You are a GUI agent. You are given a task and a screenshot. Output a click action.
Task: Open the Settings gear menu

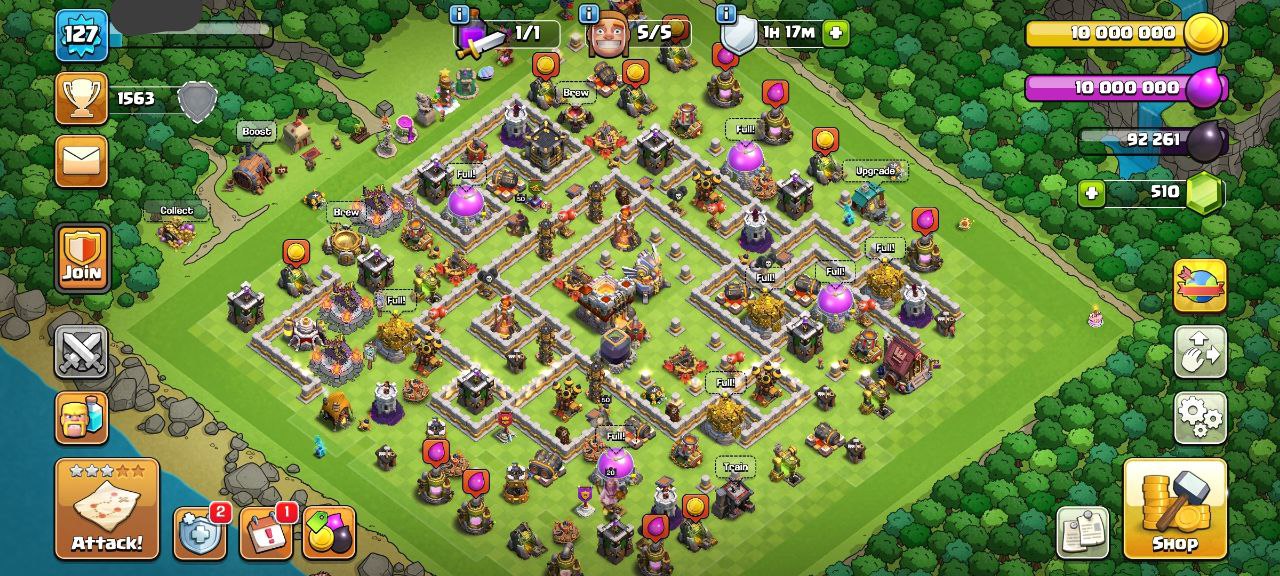click(1199, 416)
